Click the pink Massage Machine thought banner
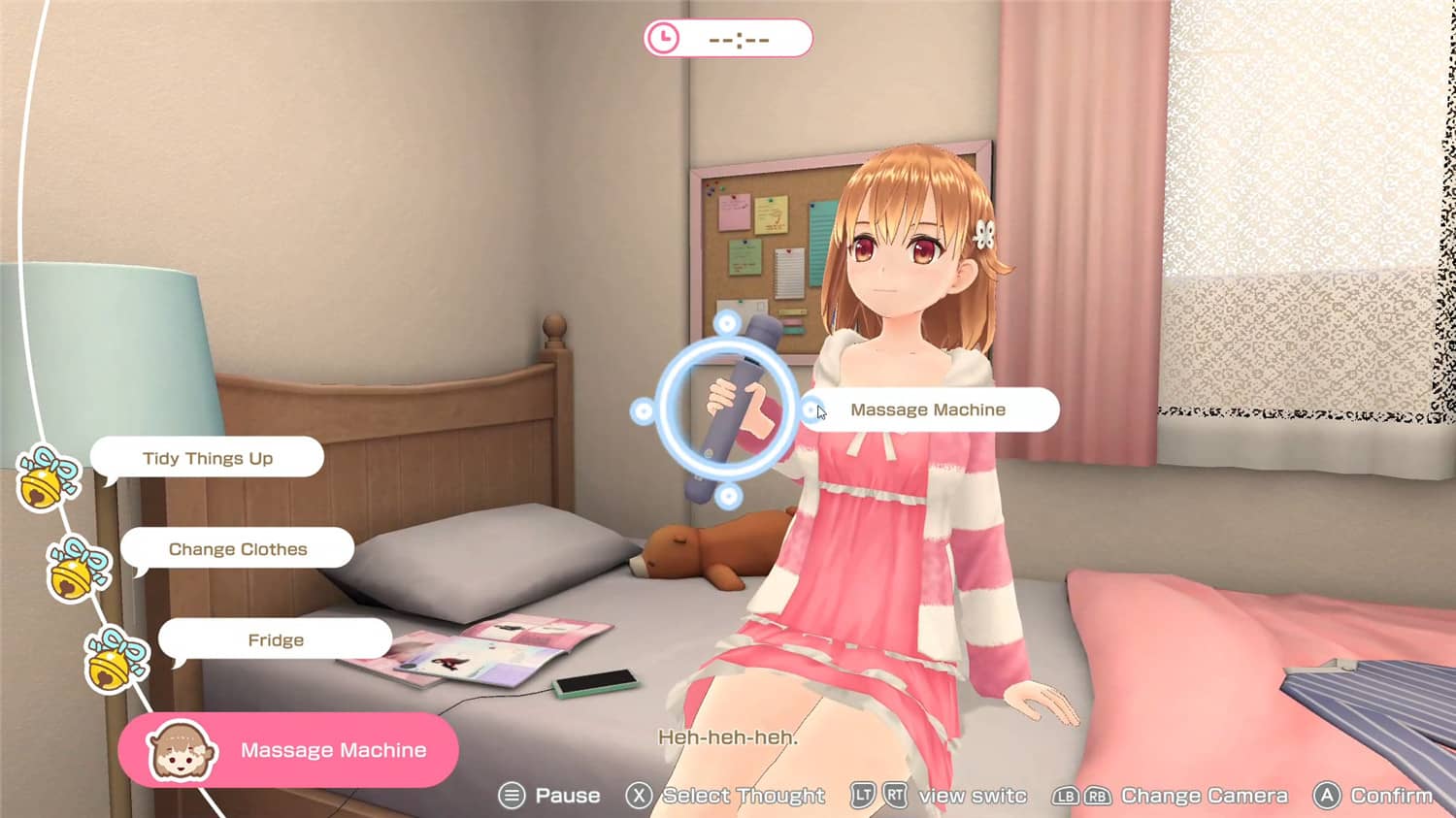The height and width of the screenshot is (818, 1456). (x=289, y=750)
